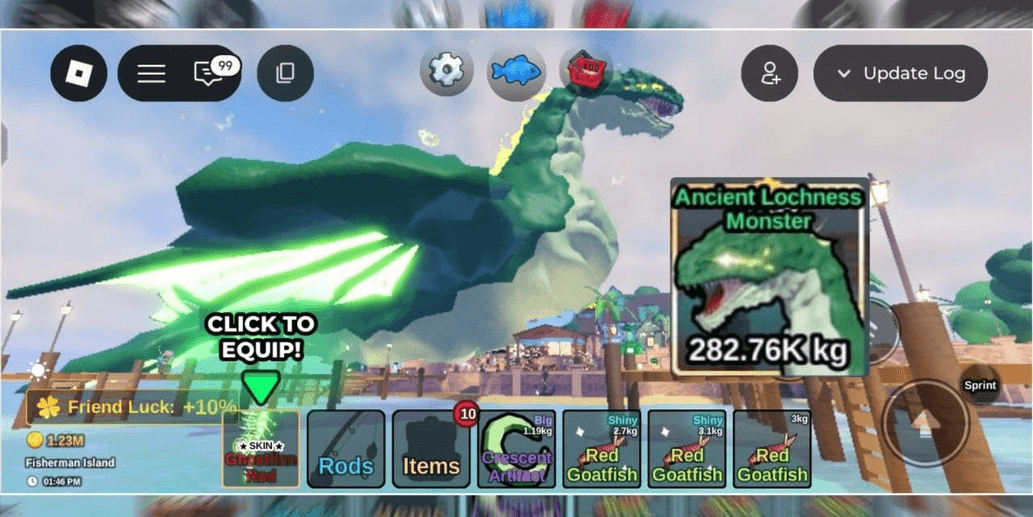Open the Items backpack slot

point(431,450)
